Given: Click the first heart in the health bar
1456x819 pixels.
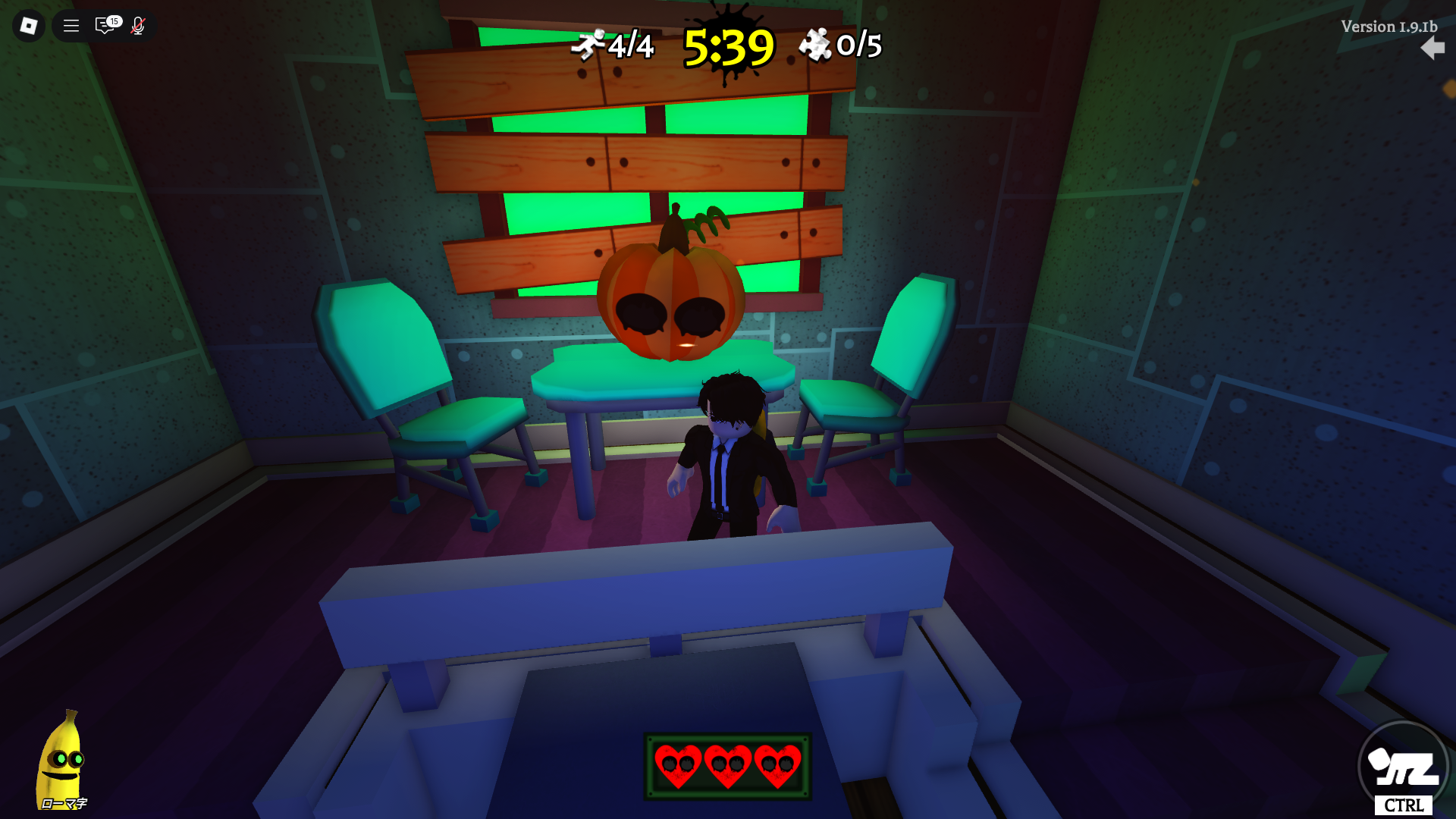Looking at the screenshot, I should pyautogui.click(x=679, y=766).
